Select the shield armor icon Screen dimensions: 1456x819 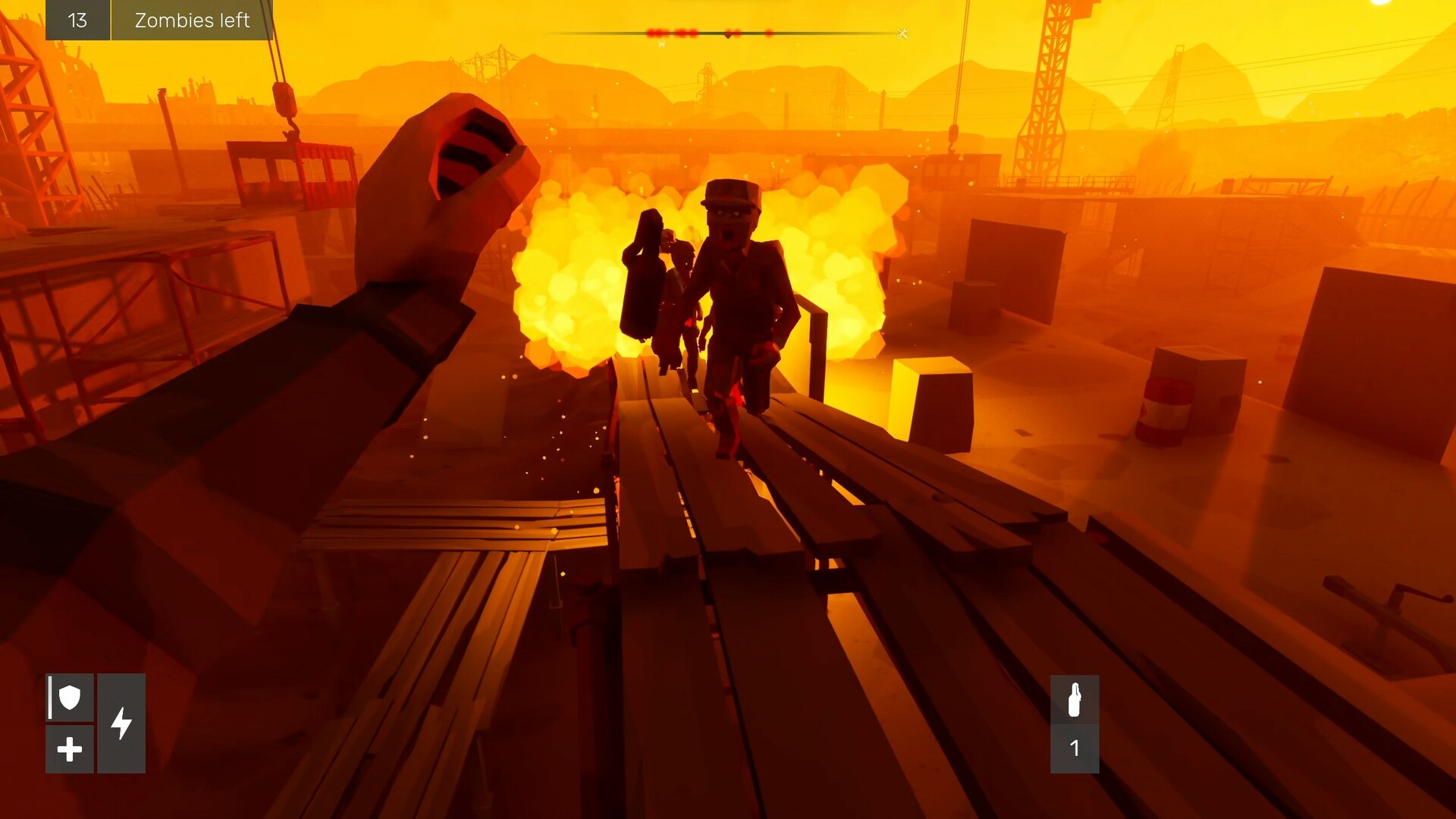pos(69,698)
